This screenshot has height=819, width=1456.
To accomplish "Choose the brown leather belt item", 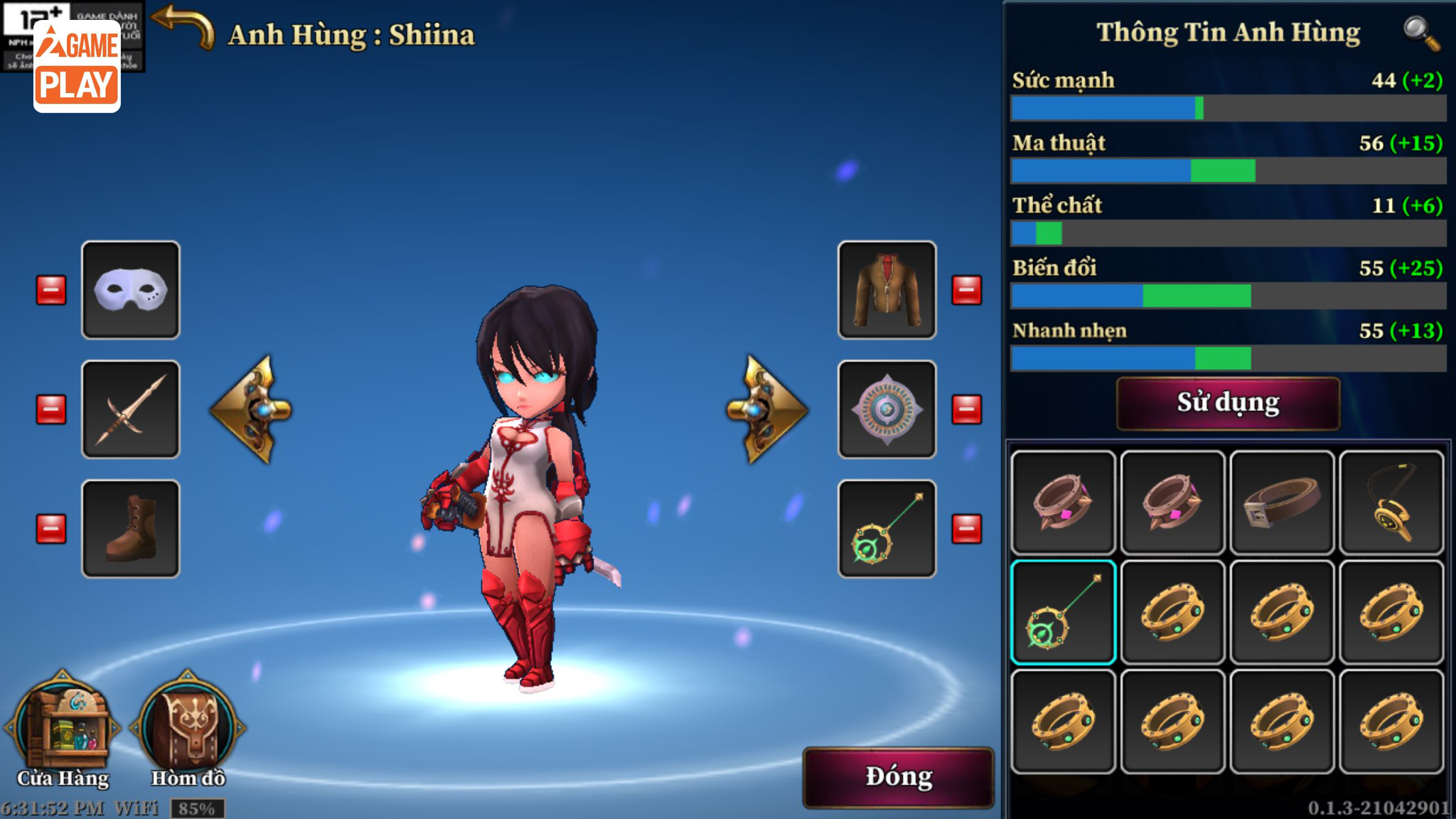I will click(x=1282, y=503).
